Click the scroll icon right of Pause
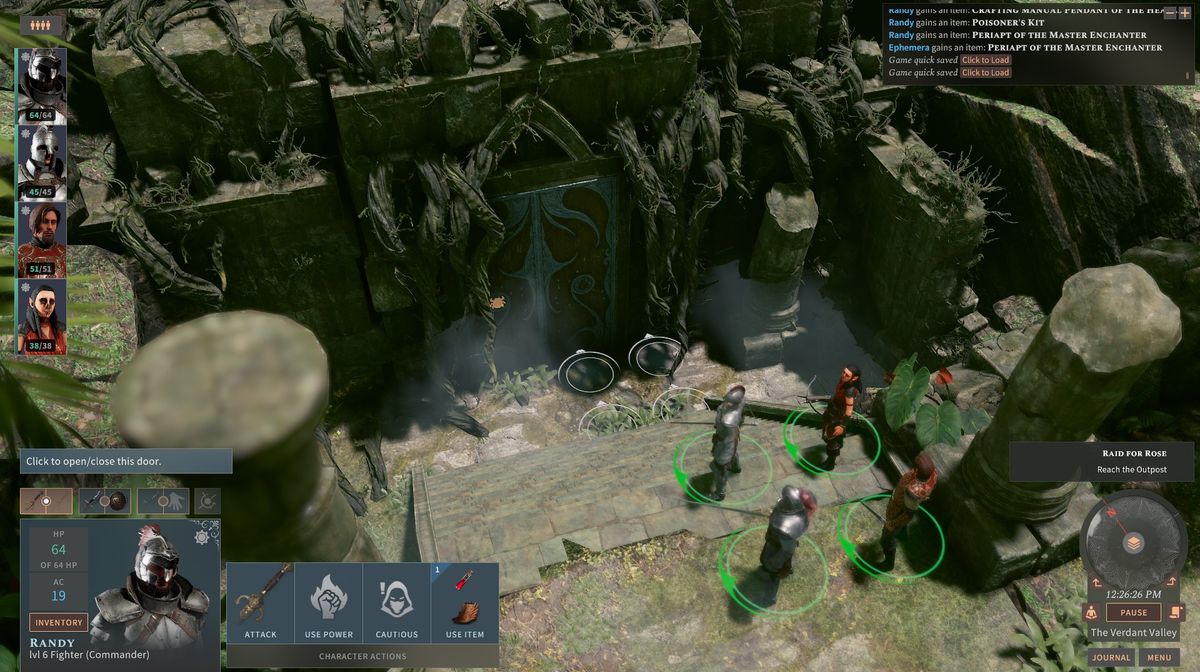This screenshot has width=1200, height=672. tap(1176, 613)
